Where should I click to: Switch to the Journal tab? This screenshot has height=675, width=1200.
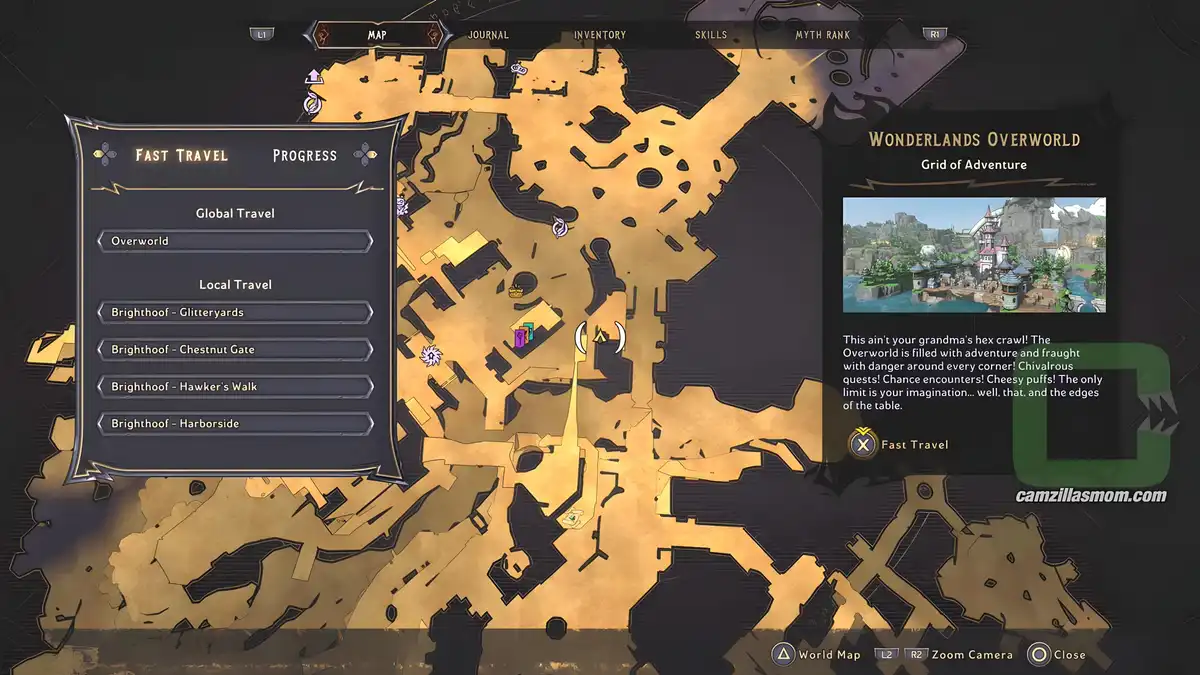(x=488, y=35)
